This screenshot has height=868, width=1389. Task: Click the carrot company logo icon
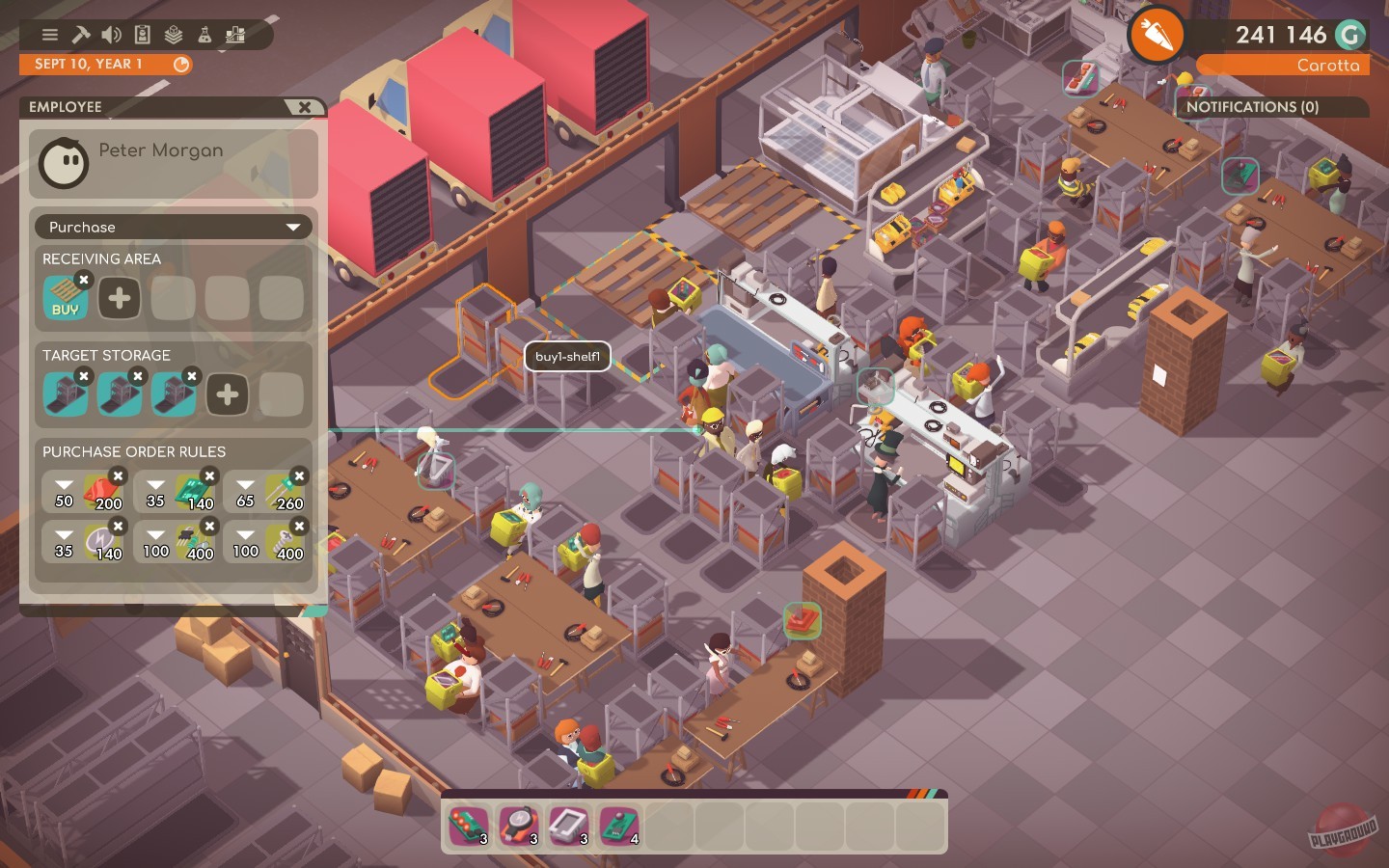coord(1155,35)
